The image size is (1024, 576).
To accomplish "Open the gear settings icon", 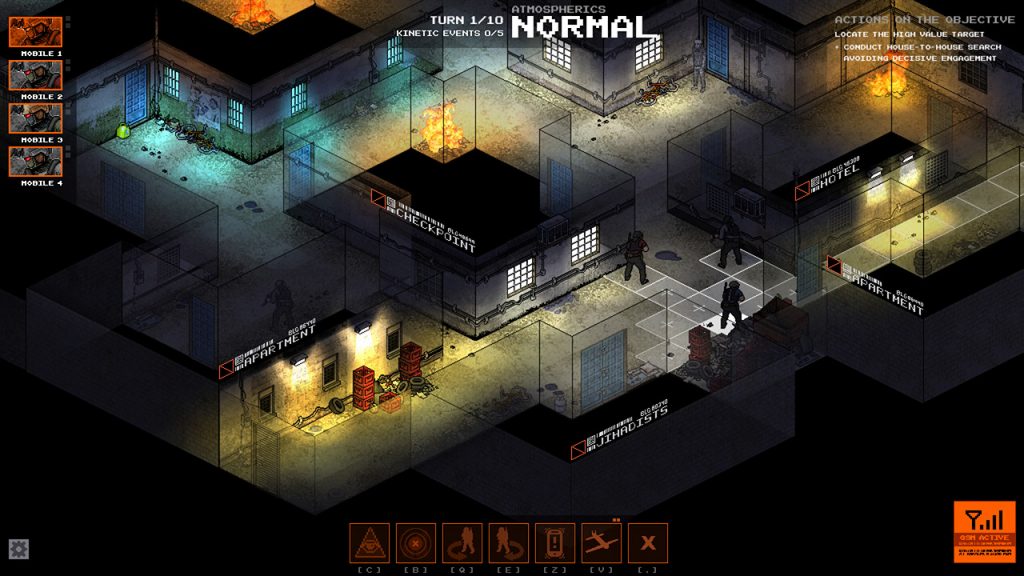I will [x=19, y=548].
